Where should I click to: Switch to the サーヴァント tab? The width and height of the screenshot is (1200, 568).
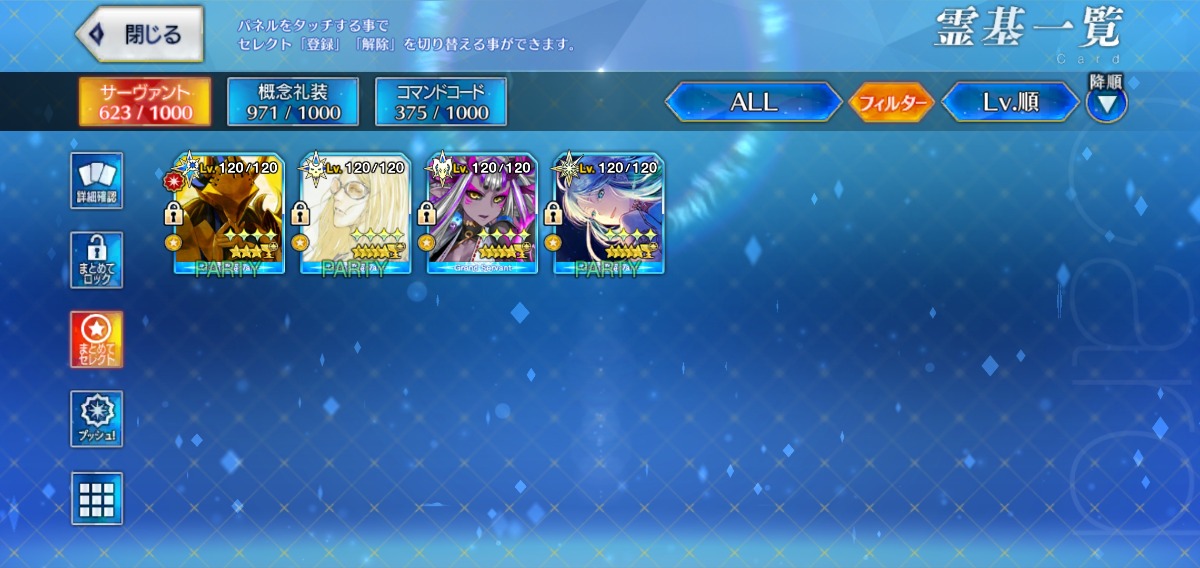(x=145, y=102)
